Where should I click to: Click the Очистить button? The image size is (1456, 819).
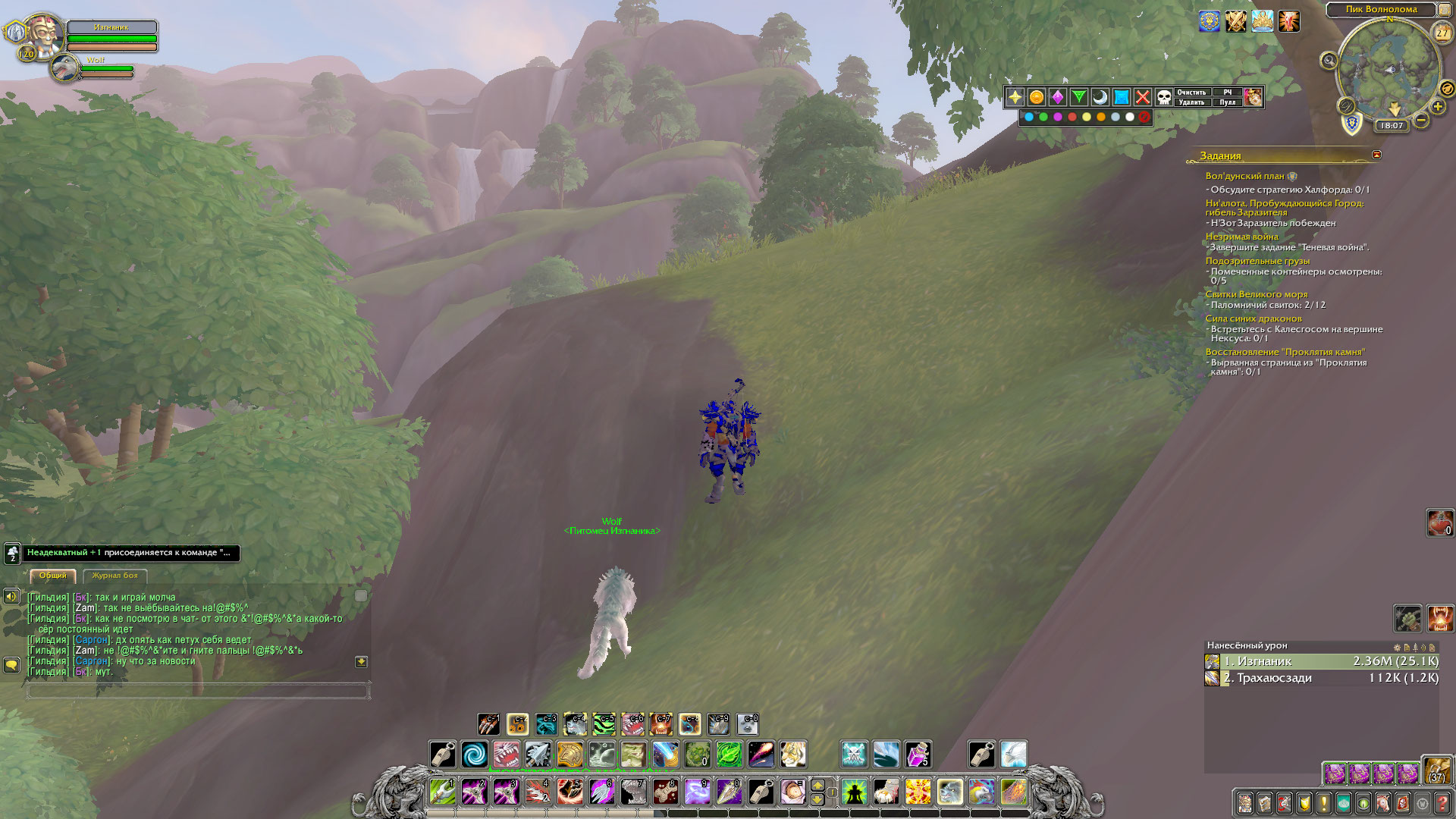coord(1191,93)
